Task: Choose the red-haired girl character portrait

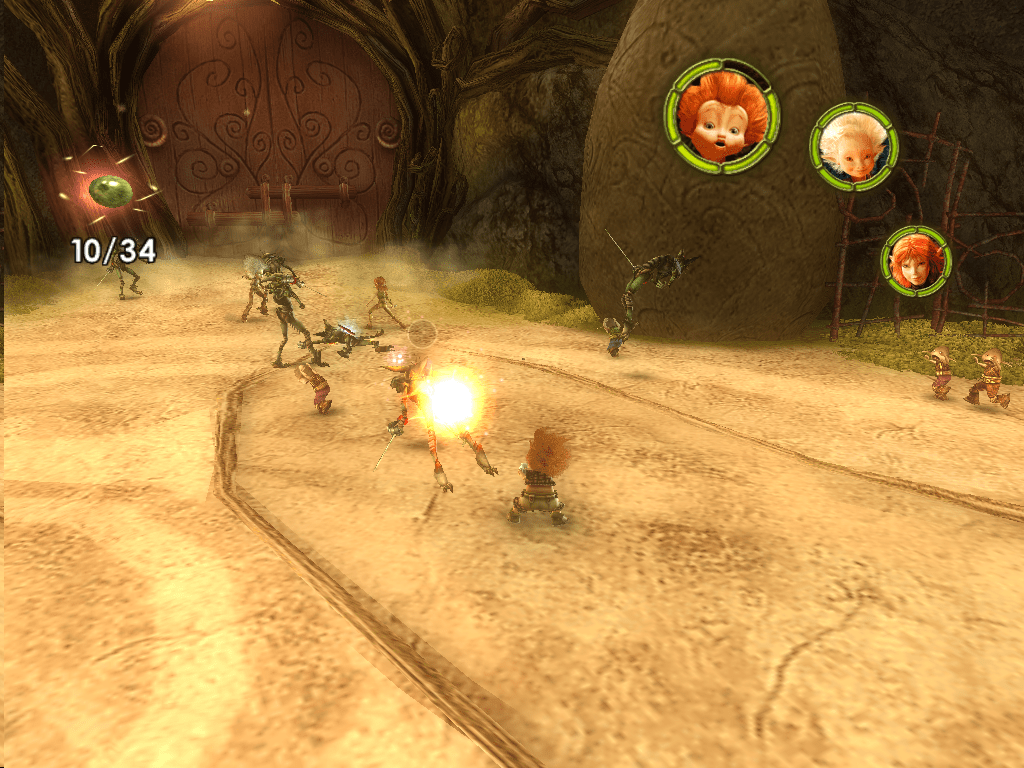Action: (x=915, y=260)
